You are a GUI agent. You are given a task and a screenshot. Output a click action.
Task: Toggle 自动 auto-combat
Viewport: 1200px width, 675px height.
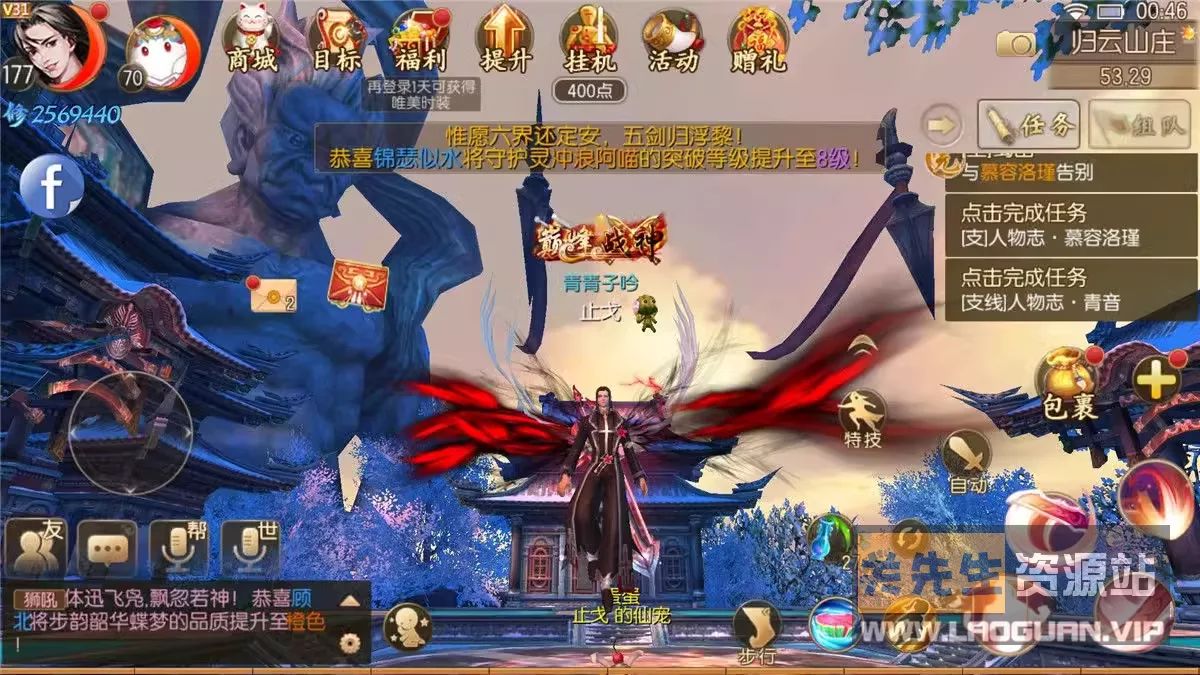point(966,460)
